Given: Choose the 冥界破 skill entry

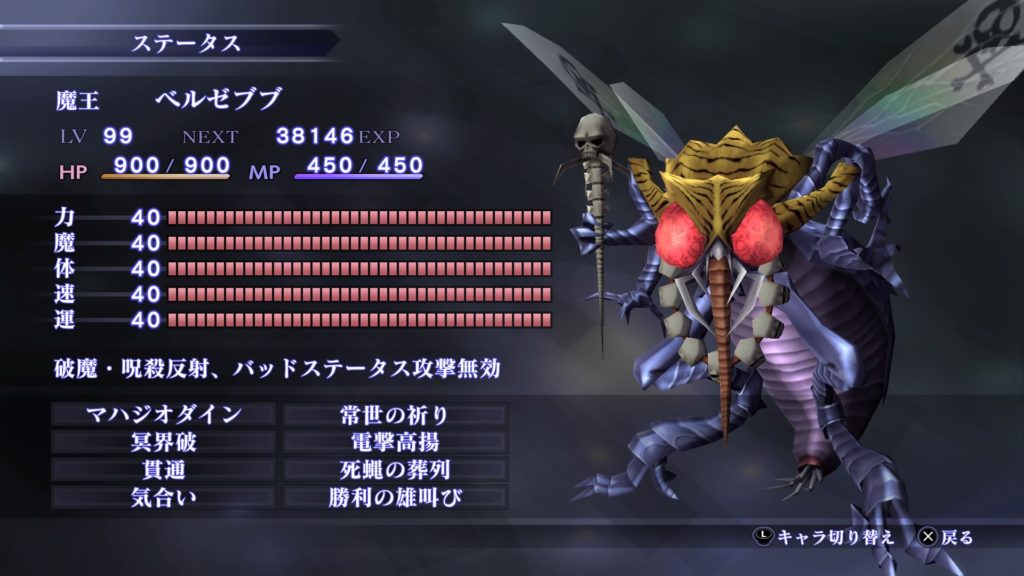Looking at the screenshot, I should 163,442.
